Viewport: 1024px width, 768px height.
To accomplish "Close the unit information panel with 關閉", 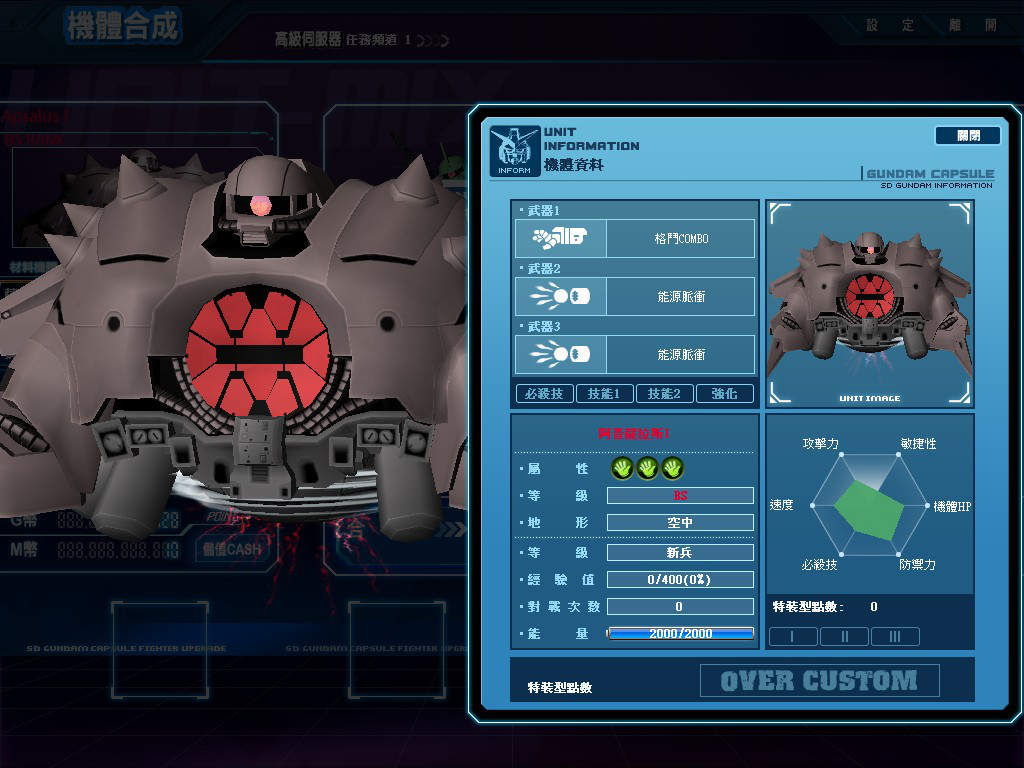I will tap(967, 135).
